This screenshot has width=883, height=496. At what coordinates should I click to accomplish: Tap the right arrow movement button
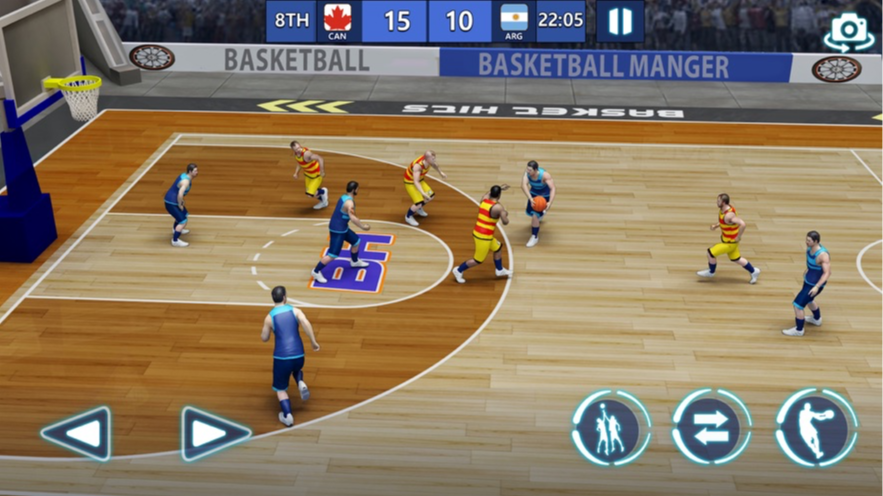[214, 433]
